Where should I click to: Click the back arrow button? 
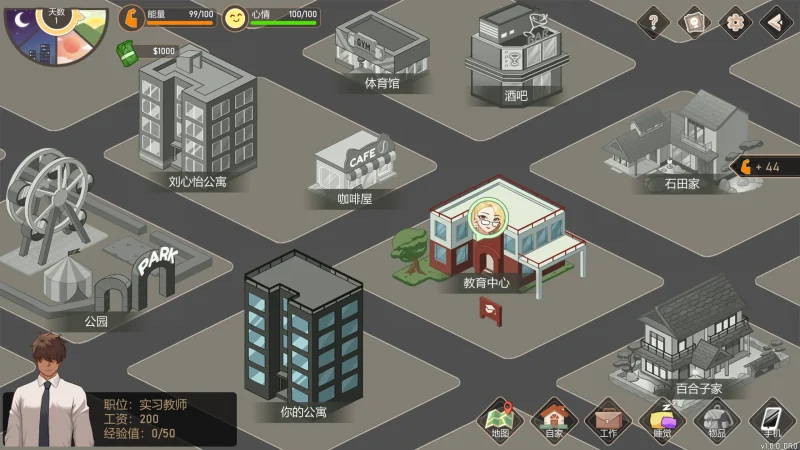click(775, 21)
